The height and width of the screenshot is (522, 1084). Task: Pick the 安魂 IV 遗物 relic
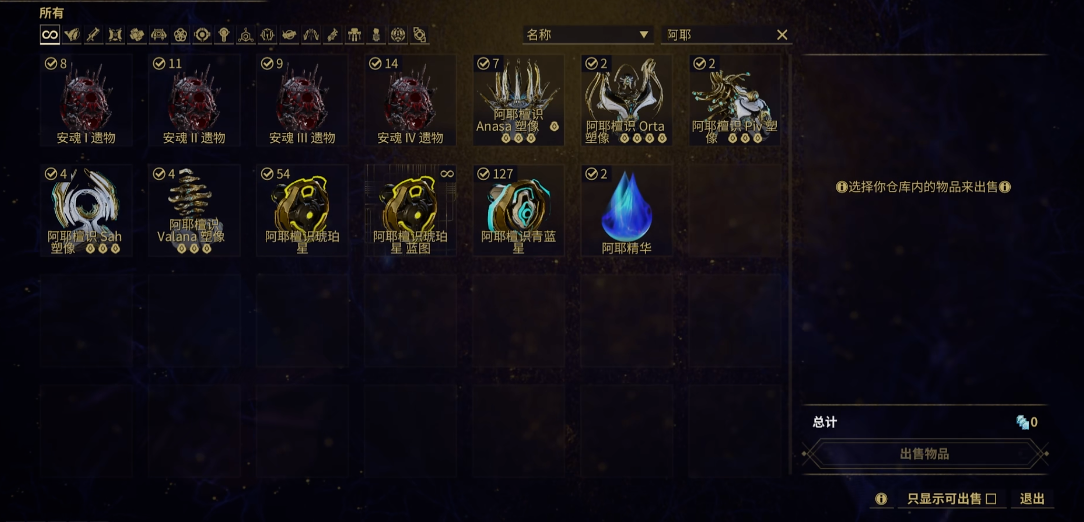pos(410,100)
